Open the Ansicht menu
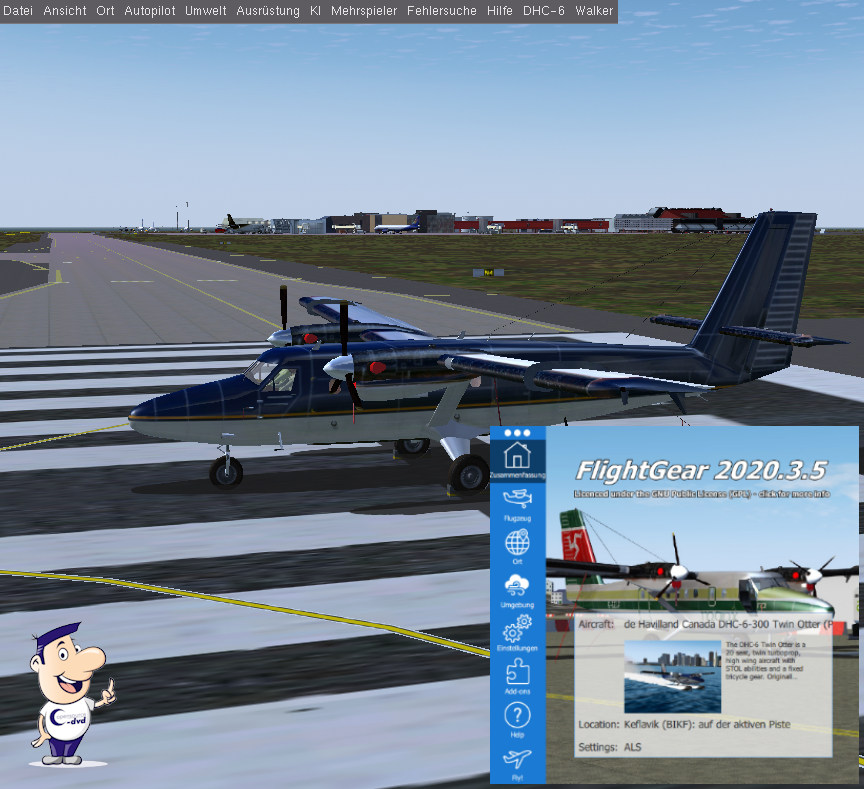 click(65, 10)
